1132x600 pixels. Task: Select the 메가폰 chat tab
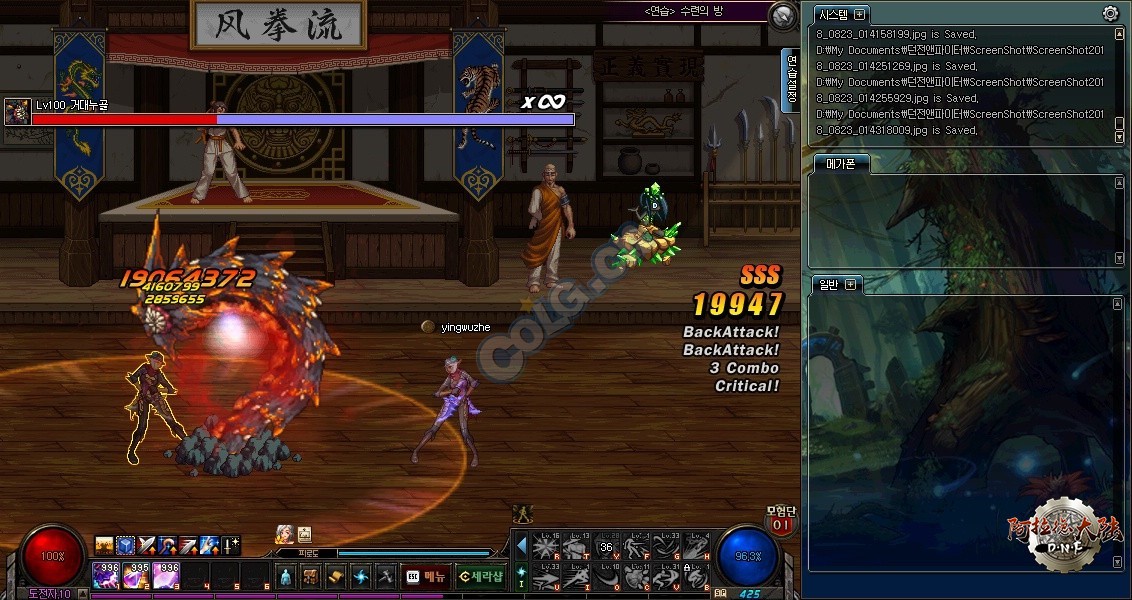coord(838,164)
